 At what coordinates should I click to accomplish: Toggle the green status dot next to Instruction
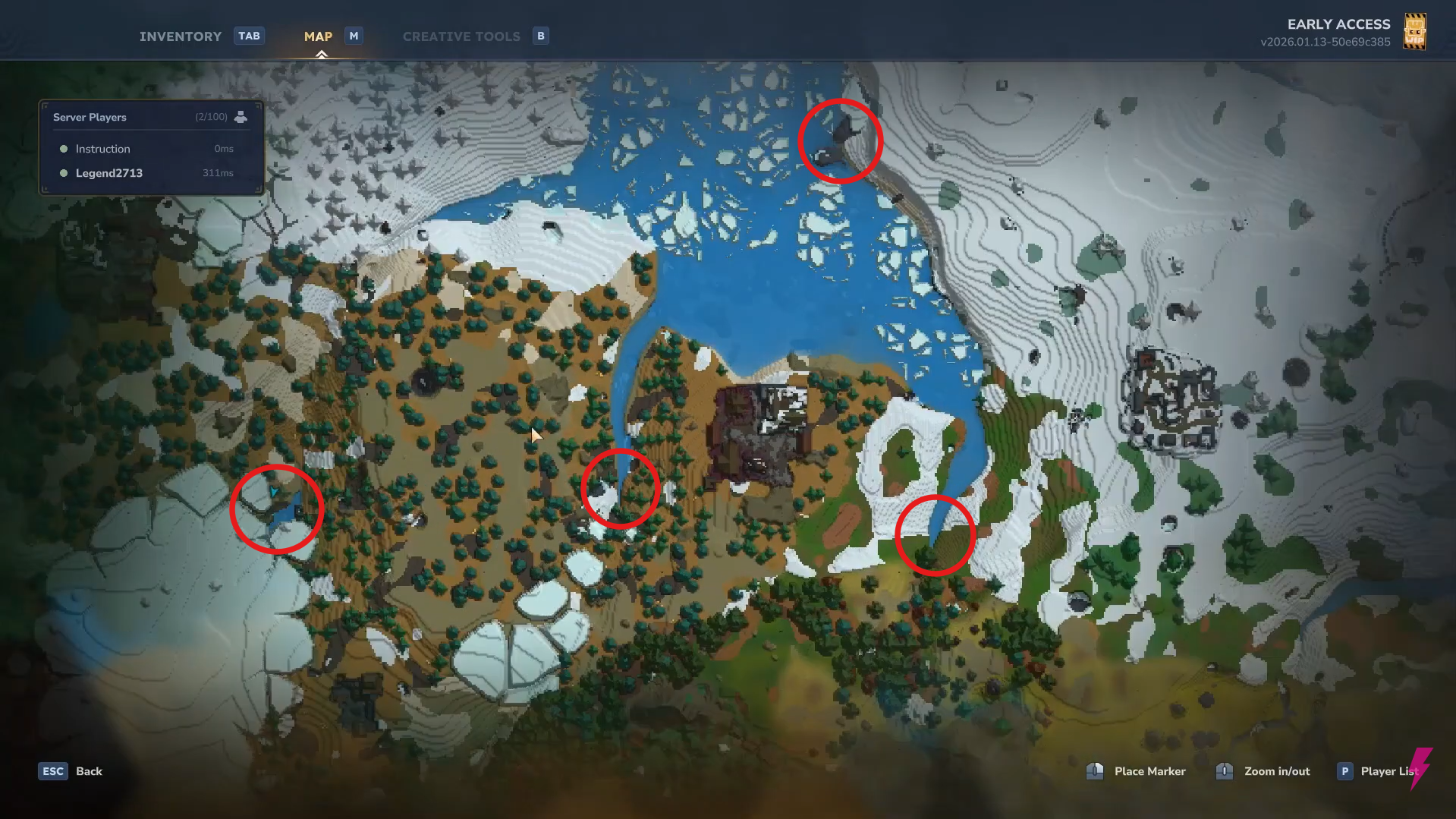pyautogui.click(x=64, y=149)
